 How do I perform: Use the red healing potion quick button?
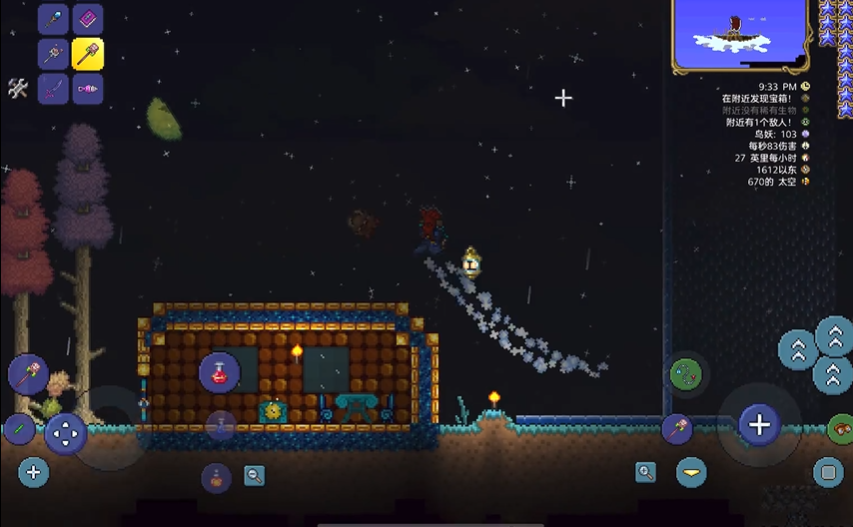[219, 372]
